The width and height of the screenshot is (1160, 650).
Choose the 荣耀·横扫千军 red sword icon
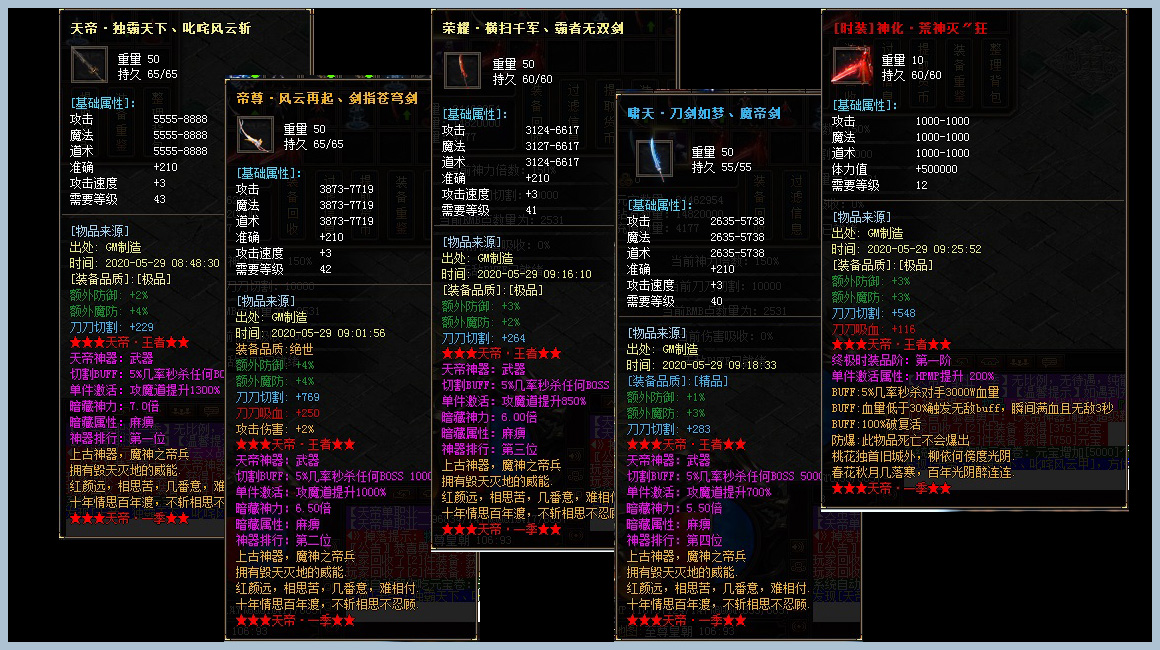pos(461,71)
